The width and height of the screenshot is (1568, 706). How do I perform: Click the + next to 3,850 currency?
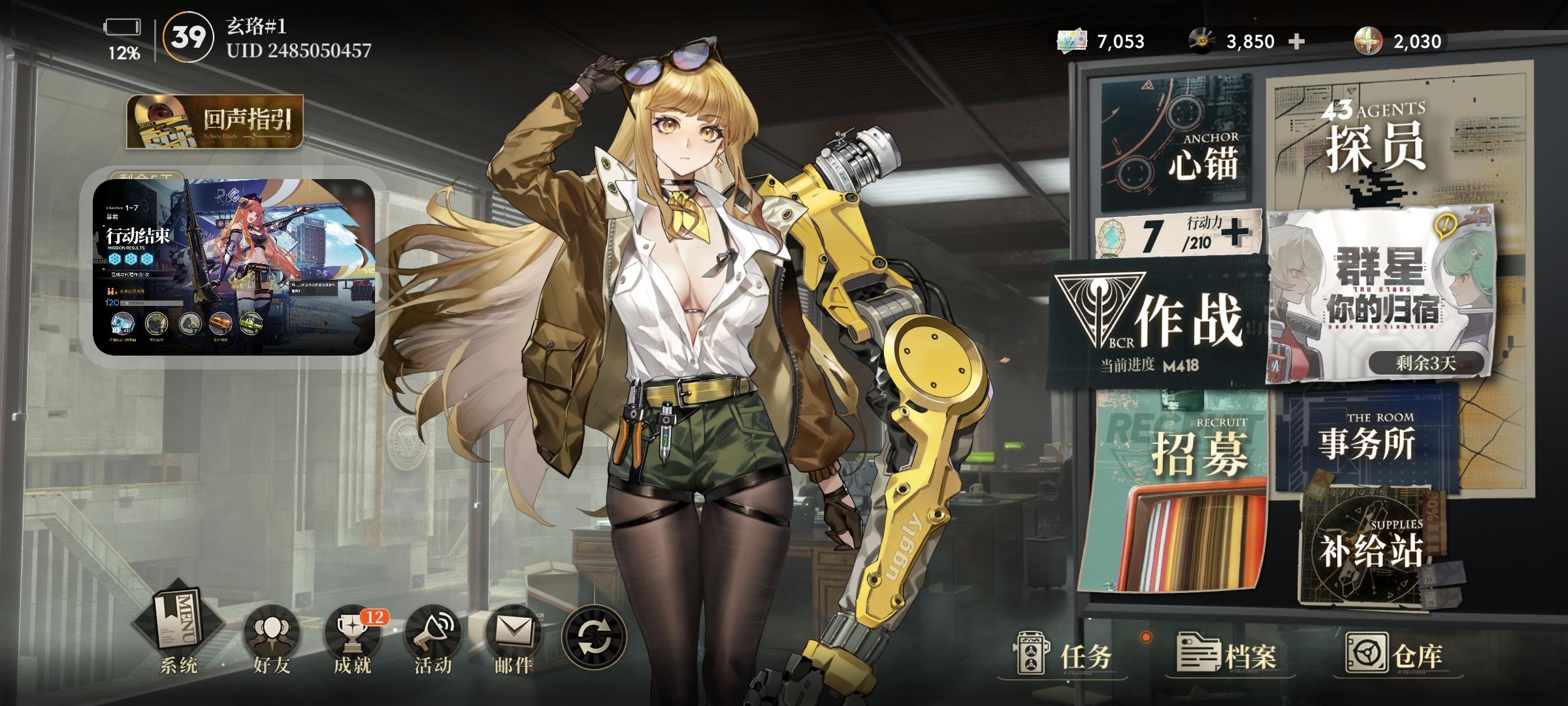tap(1296, 41)
